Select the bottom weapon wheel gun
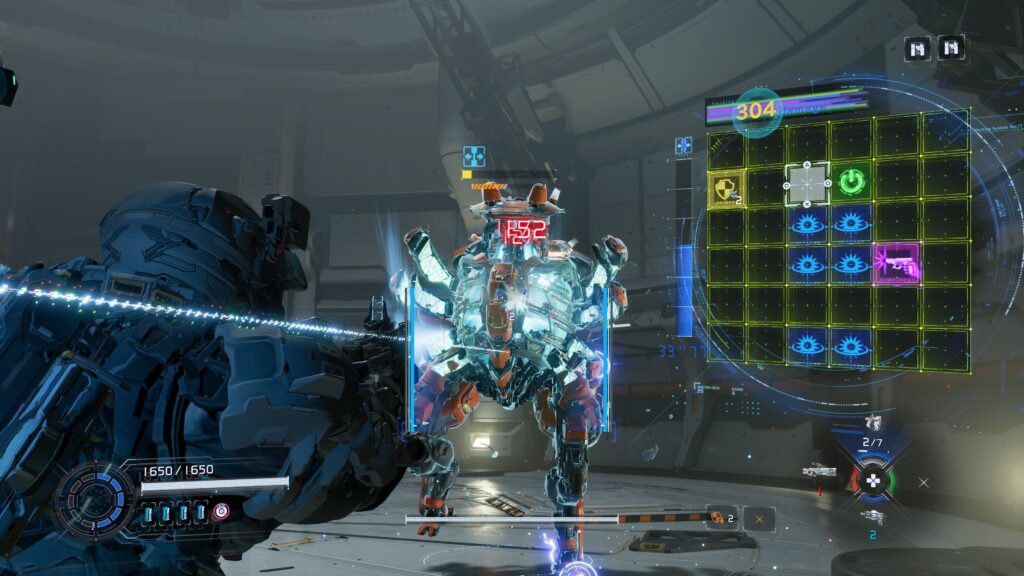Image resolution: width=1024 pixels, height=576 pixels. point(872,517)
